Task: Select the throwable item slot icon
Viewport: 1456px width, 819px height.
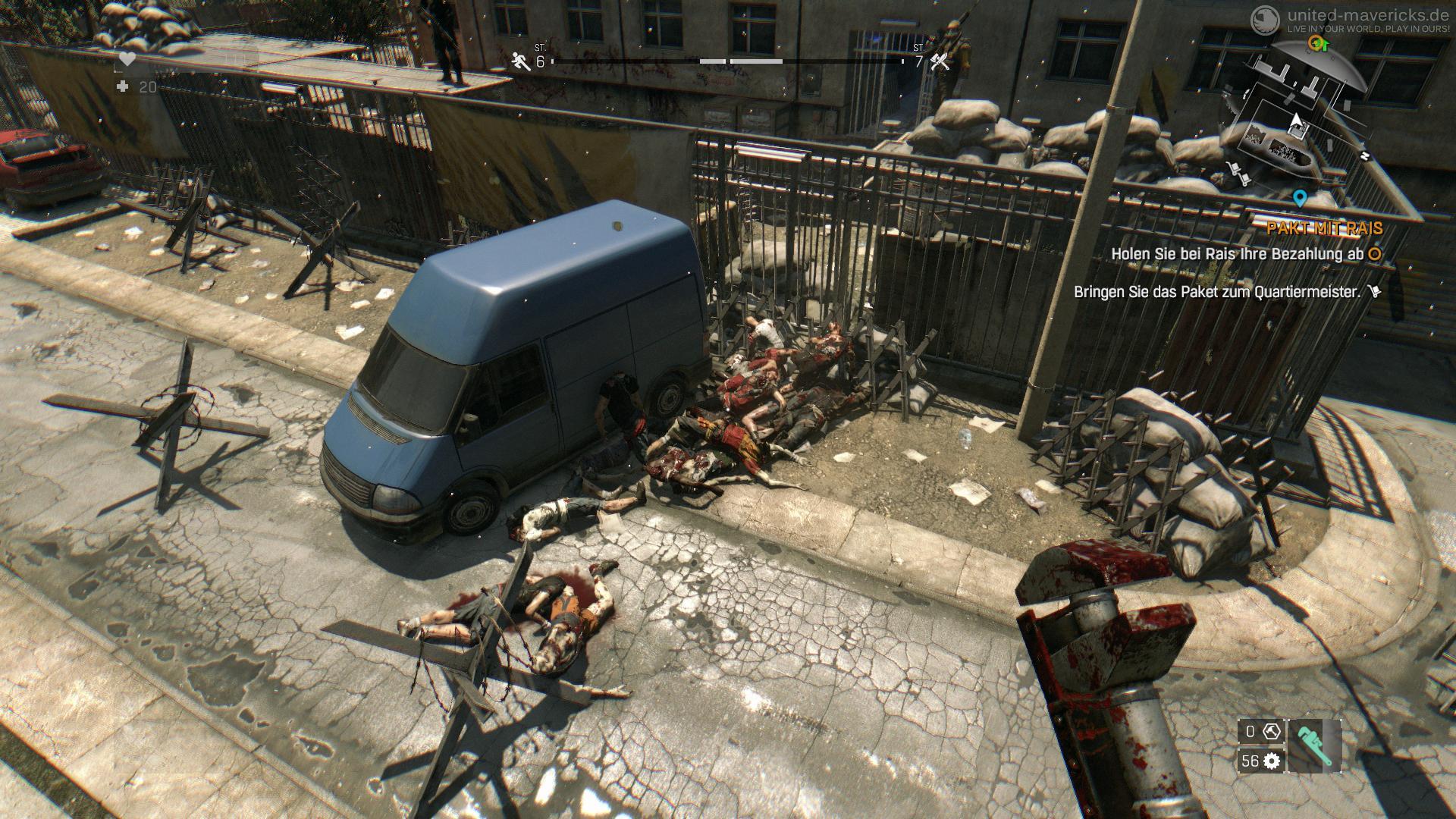Action: coord(1272,732)
